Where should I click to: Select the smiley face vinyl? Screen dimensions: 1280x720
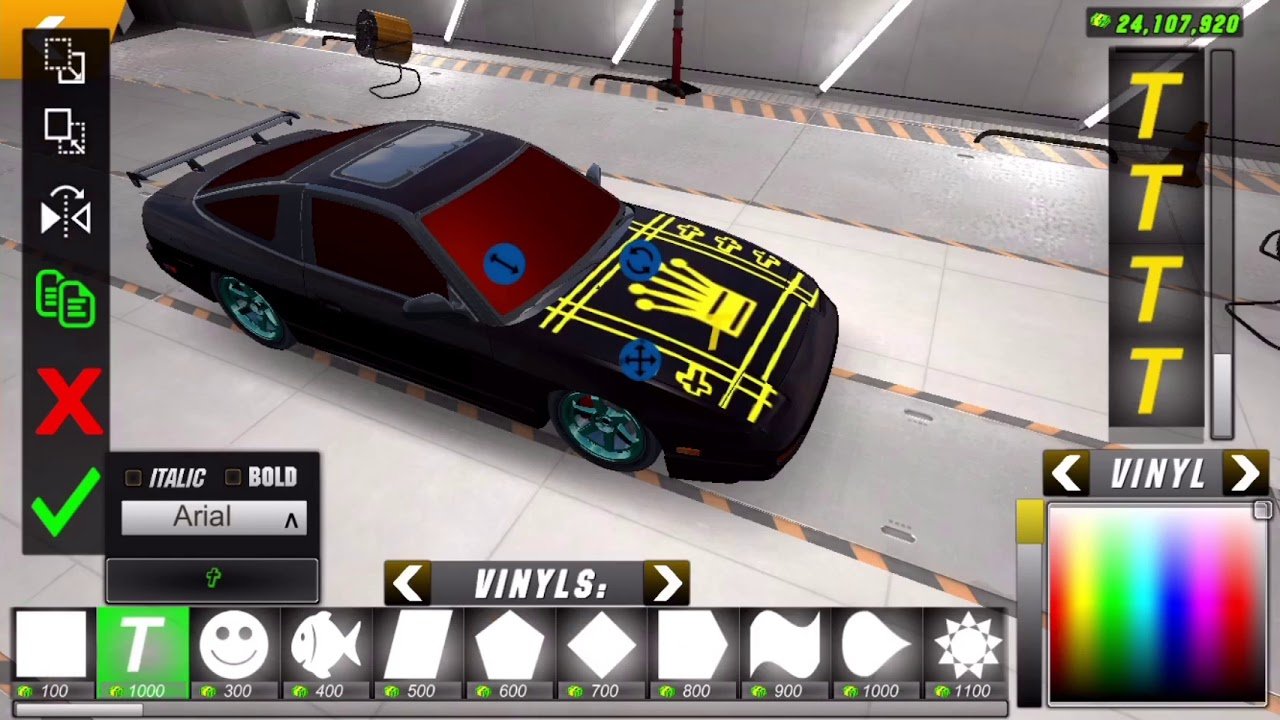coord(233,645)
